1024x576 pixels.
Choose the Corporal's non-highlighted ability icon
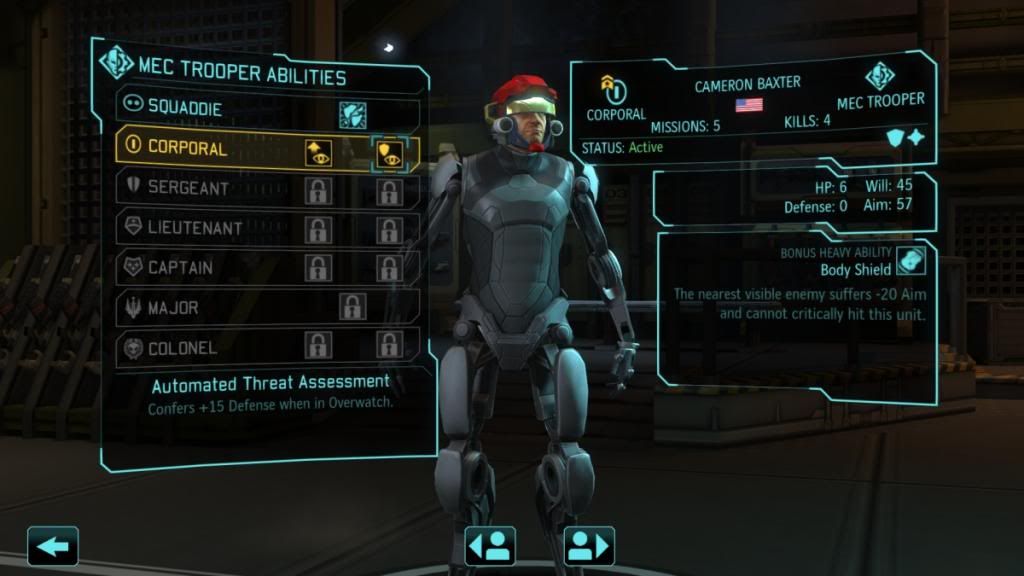[x=318, y=151]
